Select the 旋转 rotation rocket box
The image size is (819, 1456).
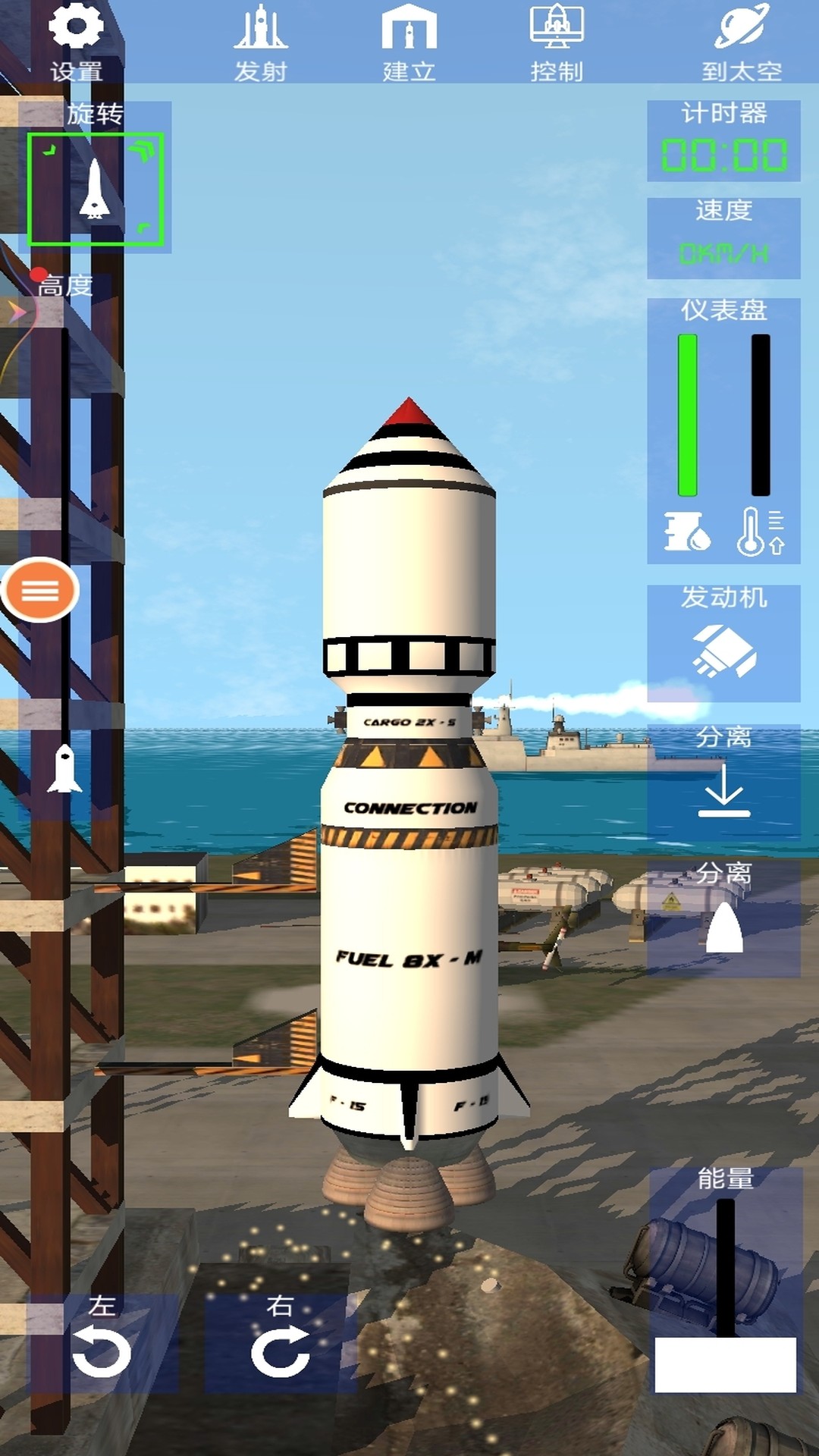pyautogui.click(x=96, y=189)
